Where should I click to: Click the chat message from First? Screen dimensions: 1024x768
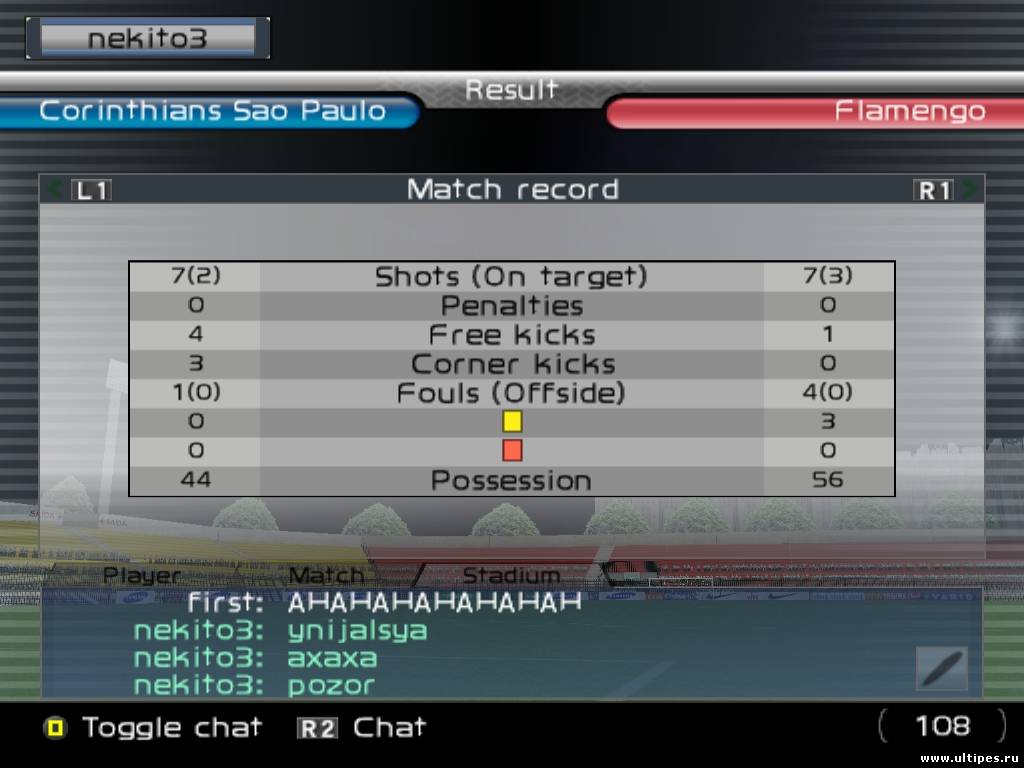click(x=384, y=603)
